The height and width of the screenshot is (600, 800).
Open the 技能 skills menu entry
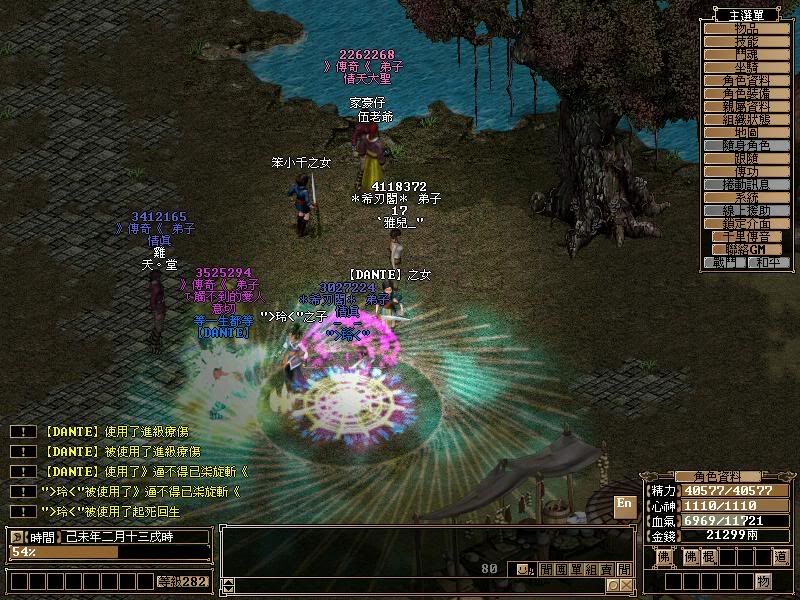747,41
